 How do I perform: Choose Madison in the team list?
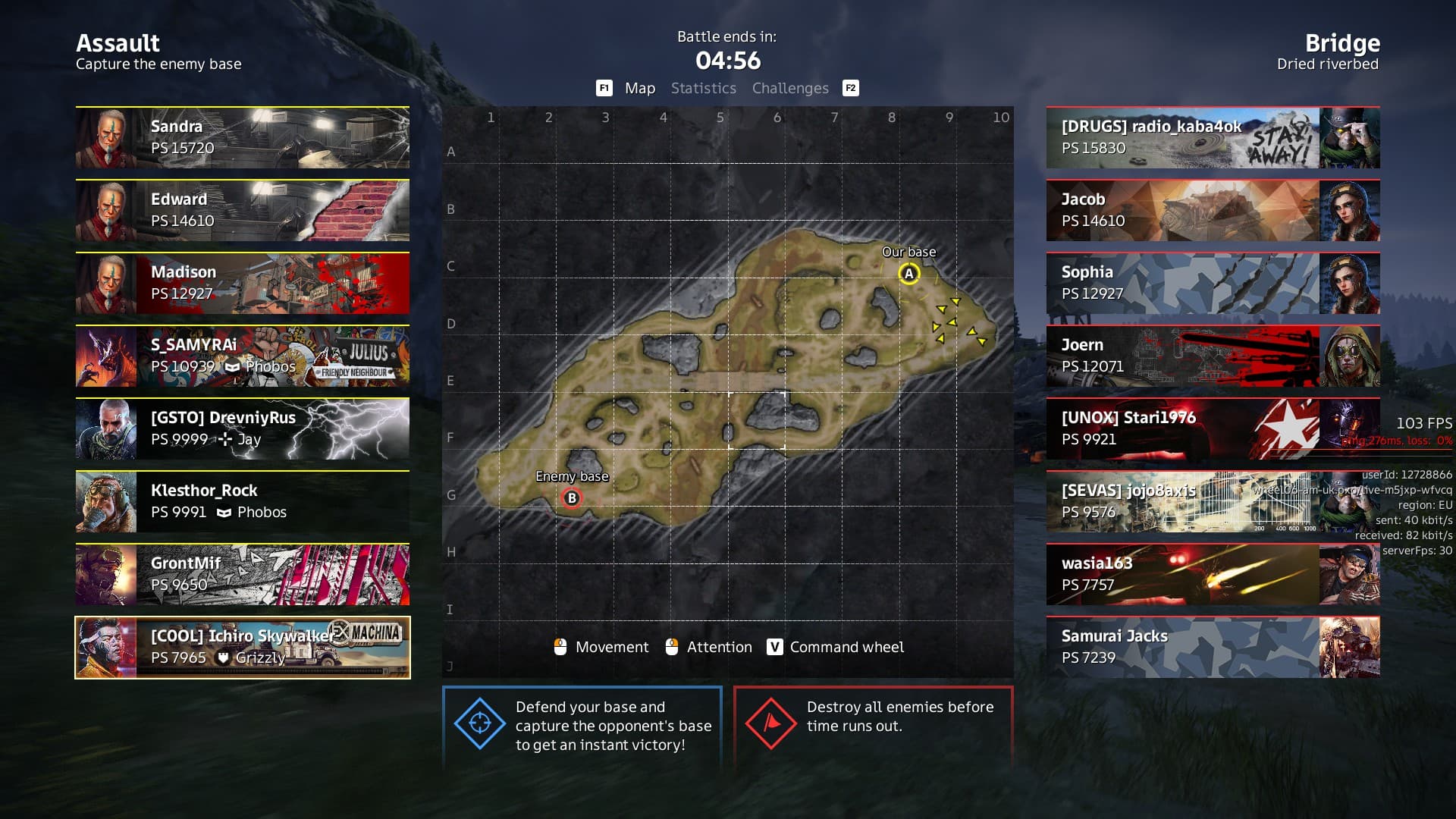pyautogui.click(x=243, y=283)
